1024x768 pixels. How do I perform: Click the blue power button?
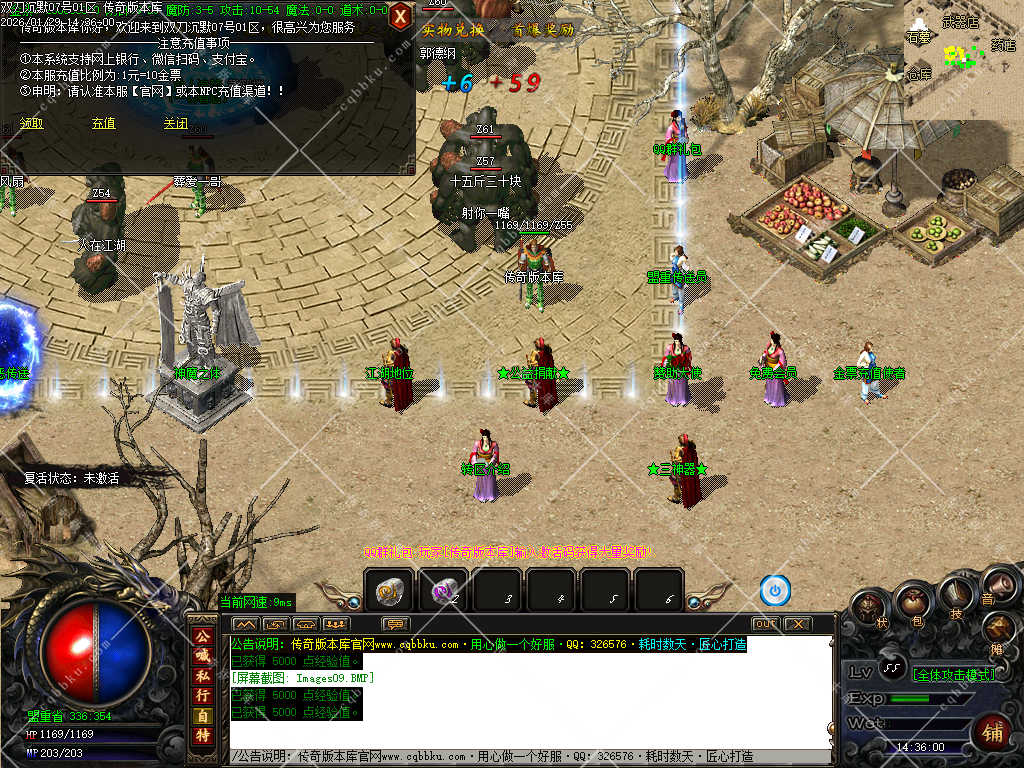(775, 591)
